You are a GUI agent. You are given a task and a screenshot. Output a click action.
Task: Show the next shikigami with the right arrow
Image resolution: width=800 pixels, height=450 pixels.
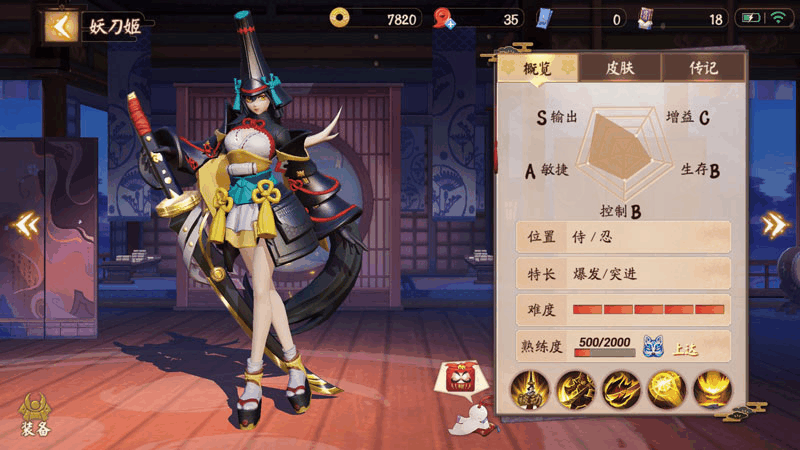tap(773, 225)
